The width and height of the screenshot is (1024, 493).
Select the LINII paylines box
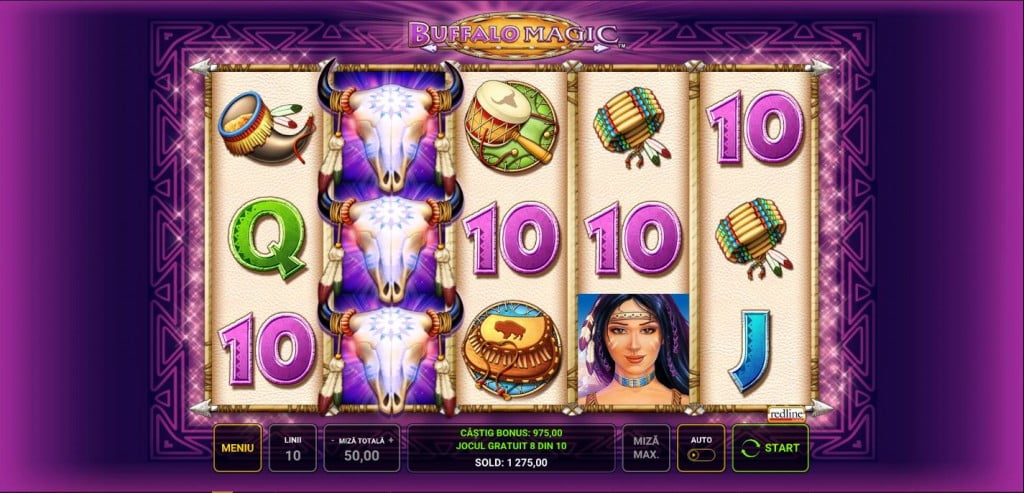coord(293,448)
